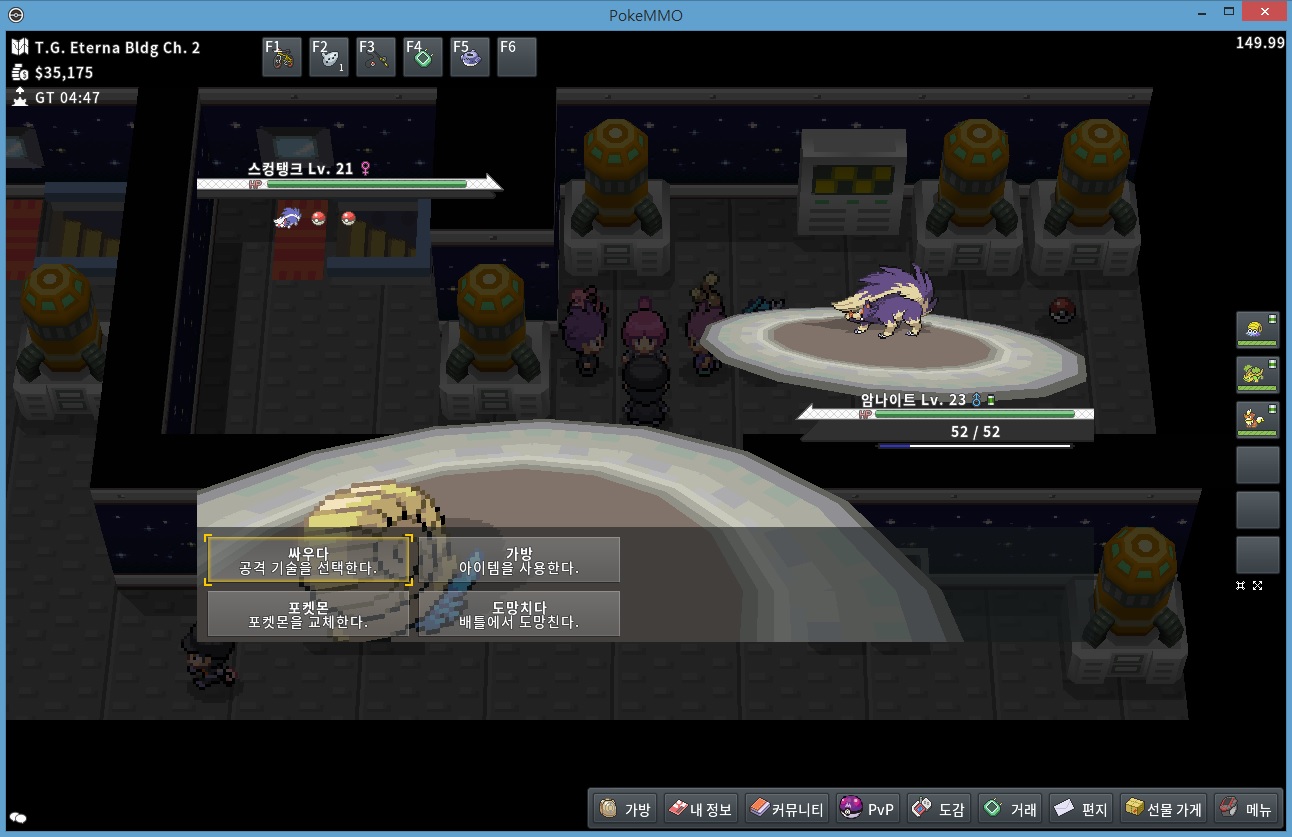Screen dimensions: 1292x837
Task: Choose 도망치다 to run from battle
Action: coord(518,613)
